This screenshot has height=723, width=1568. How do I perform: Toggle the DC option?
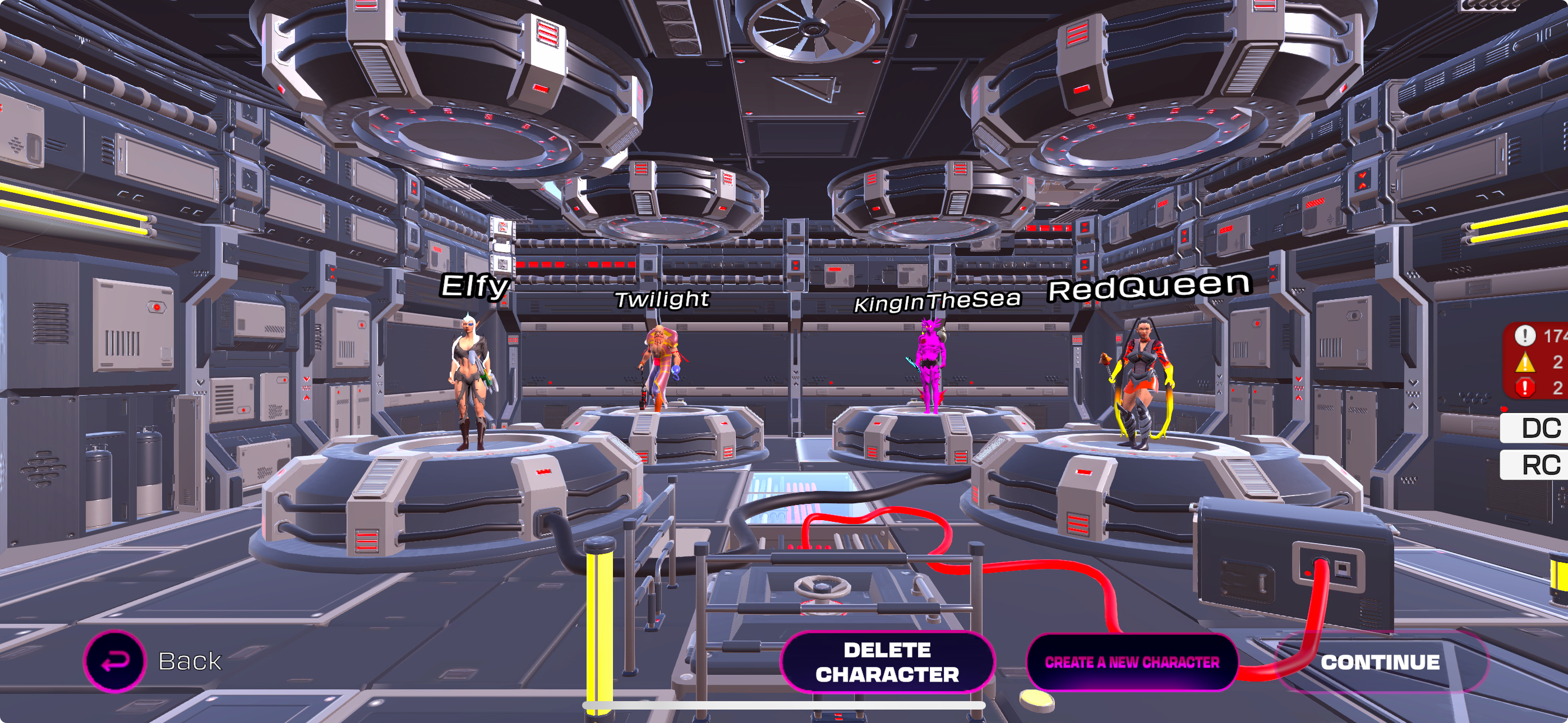1542,427
